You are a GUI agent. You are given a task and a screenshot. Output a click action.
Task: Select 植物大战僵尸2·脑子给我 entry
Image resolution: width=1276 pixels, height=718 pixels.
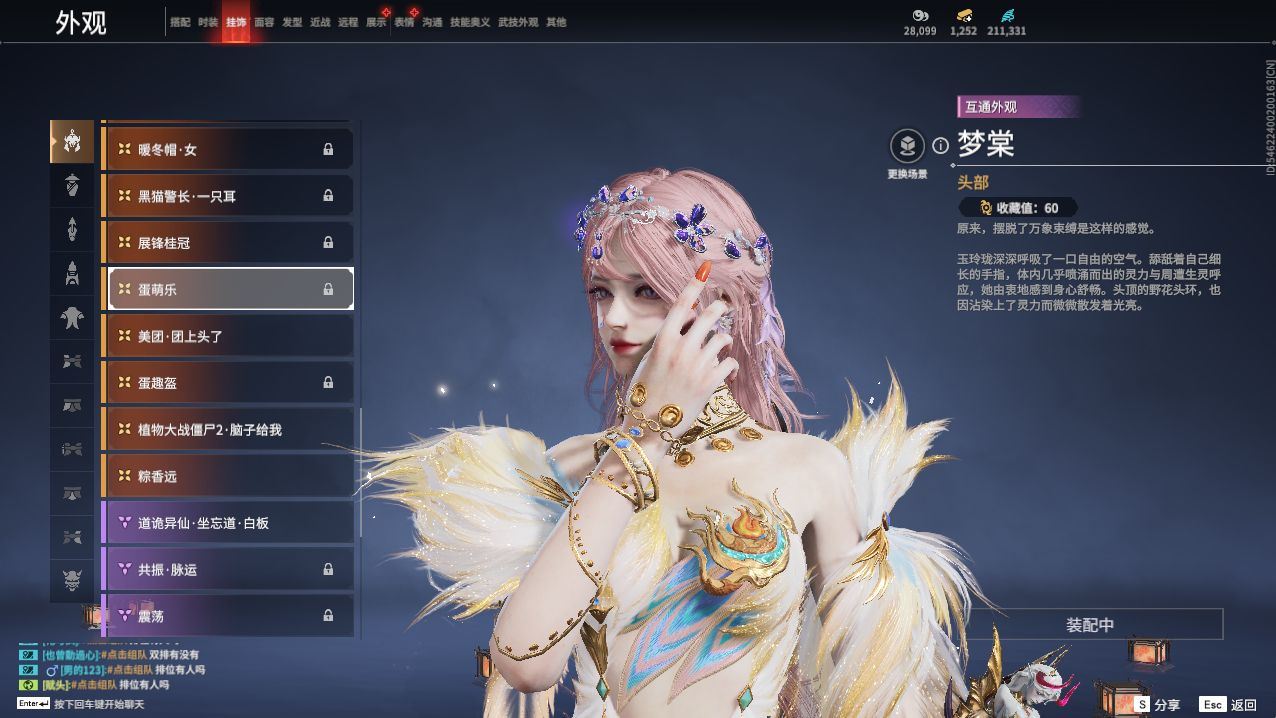coord(229,430)
